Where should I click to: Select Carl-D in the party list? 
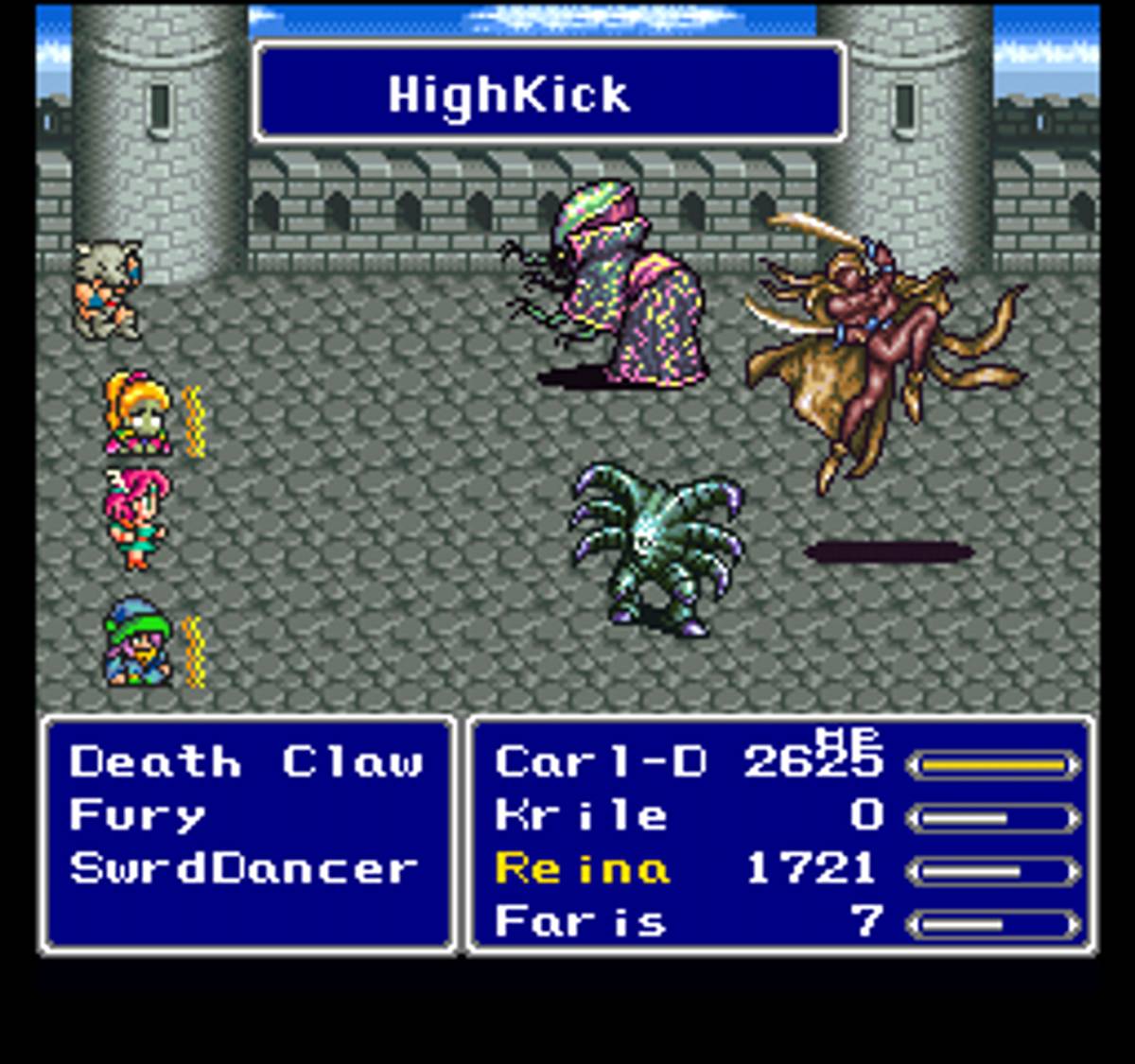click(x=600, y=762)
